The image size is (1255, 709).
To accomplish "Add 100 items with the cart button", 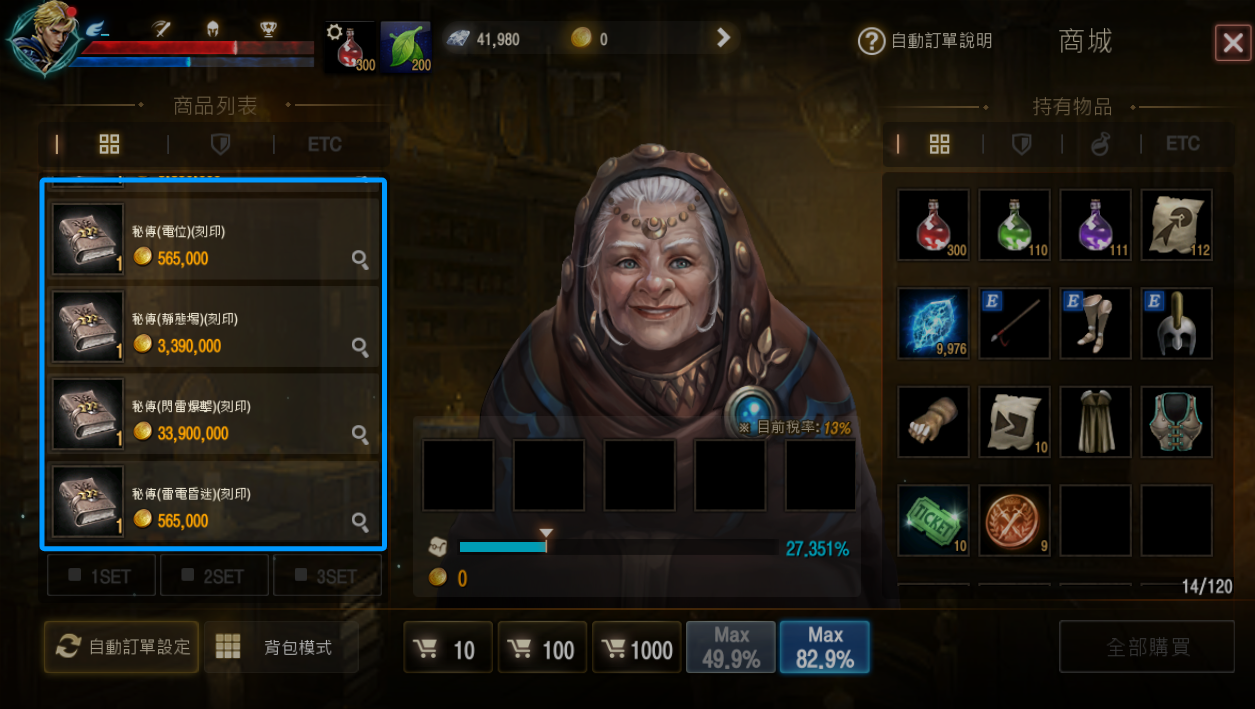I will [x=542, y=649].
